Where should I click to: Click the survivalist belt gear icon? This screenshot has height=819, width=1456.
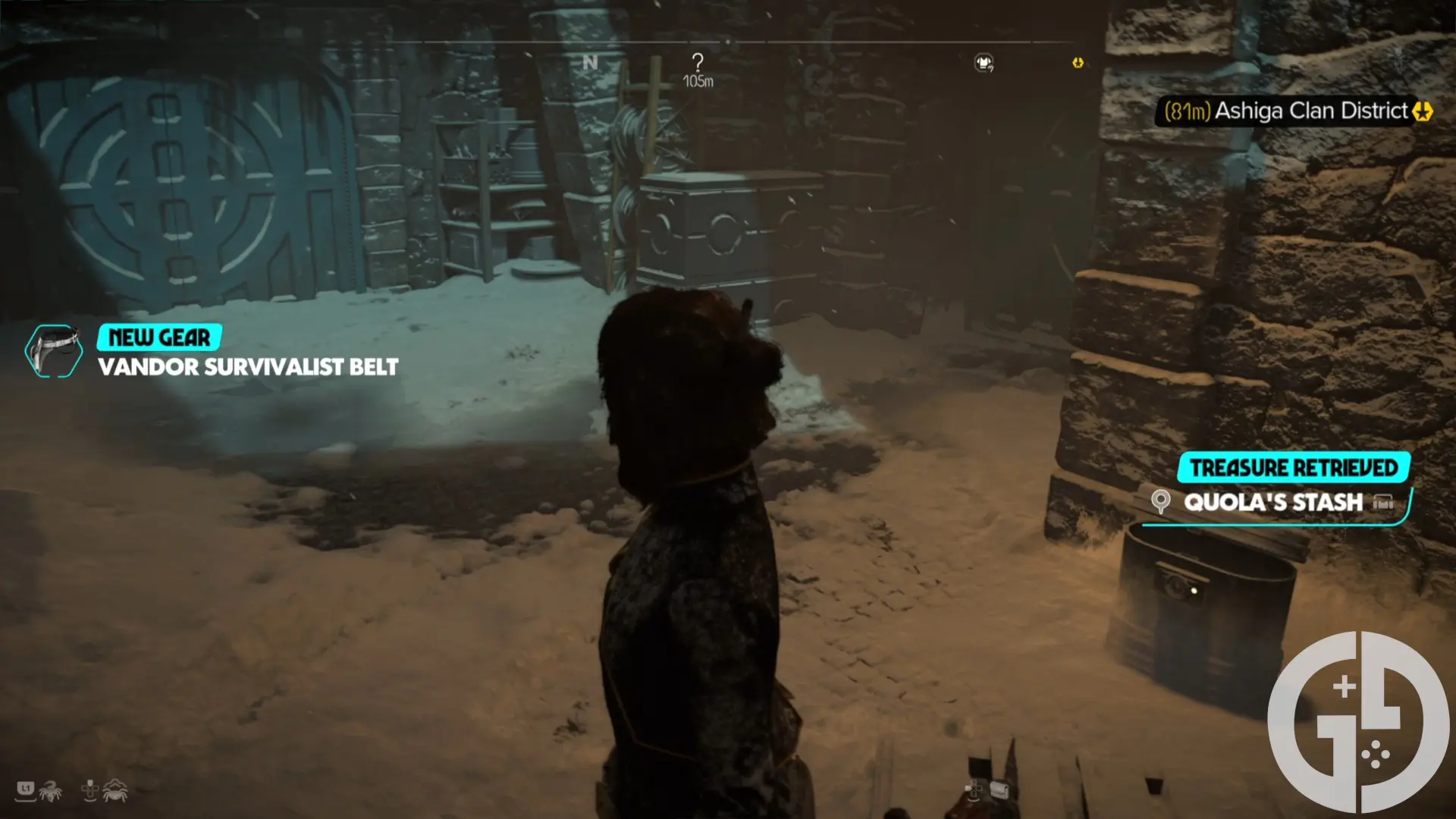pos(53,351)
